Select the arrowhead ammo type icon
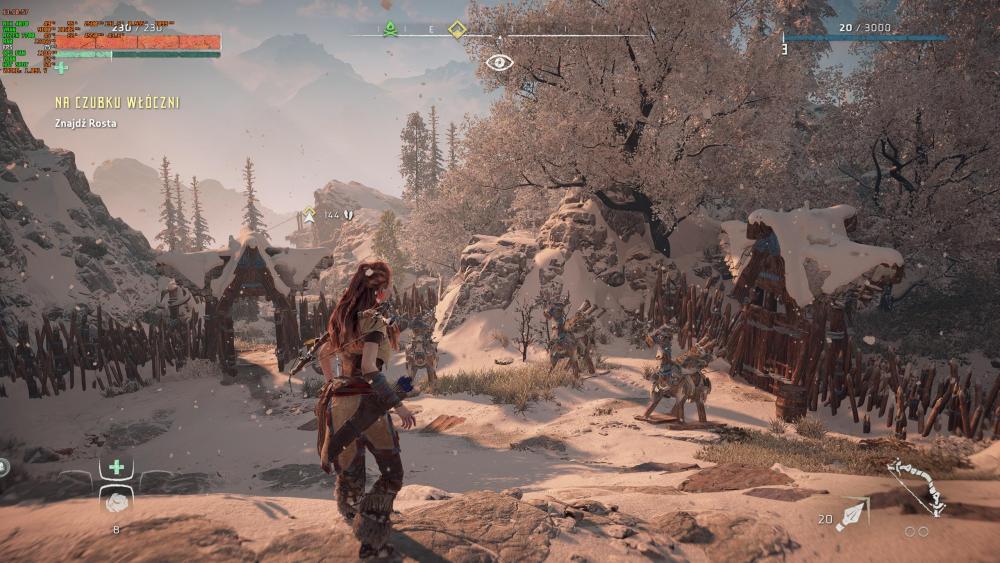 [853, 514]
